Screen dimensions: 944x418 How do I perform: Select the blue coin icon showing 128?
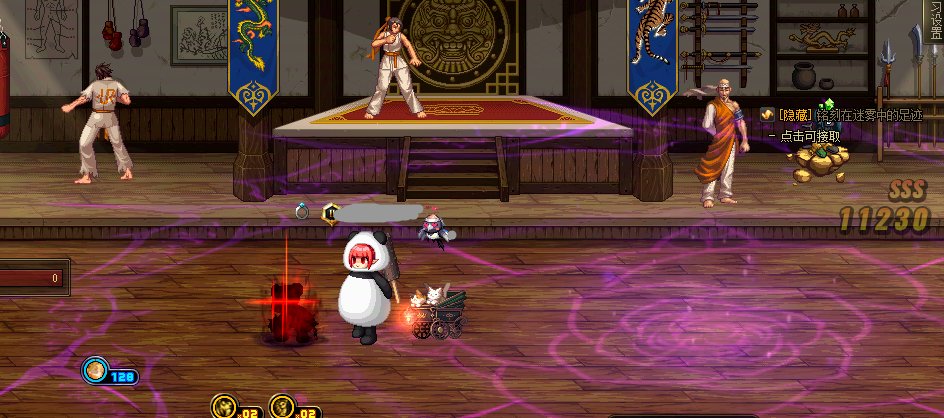95,371
